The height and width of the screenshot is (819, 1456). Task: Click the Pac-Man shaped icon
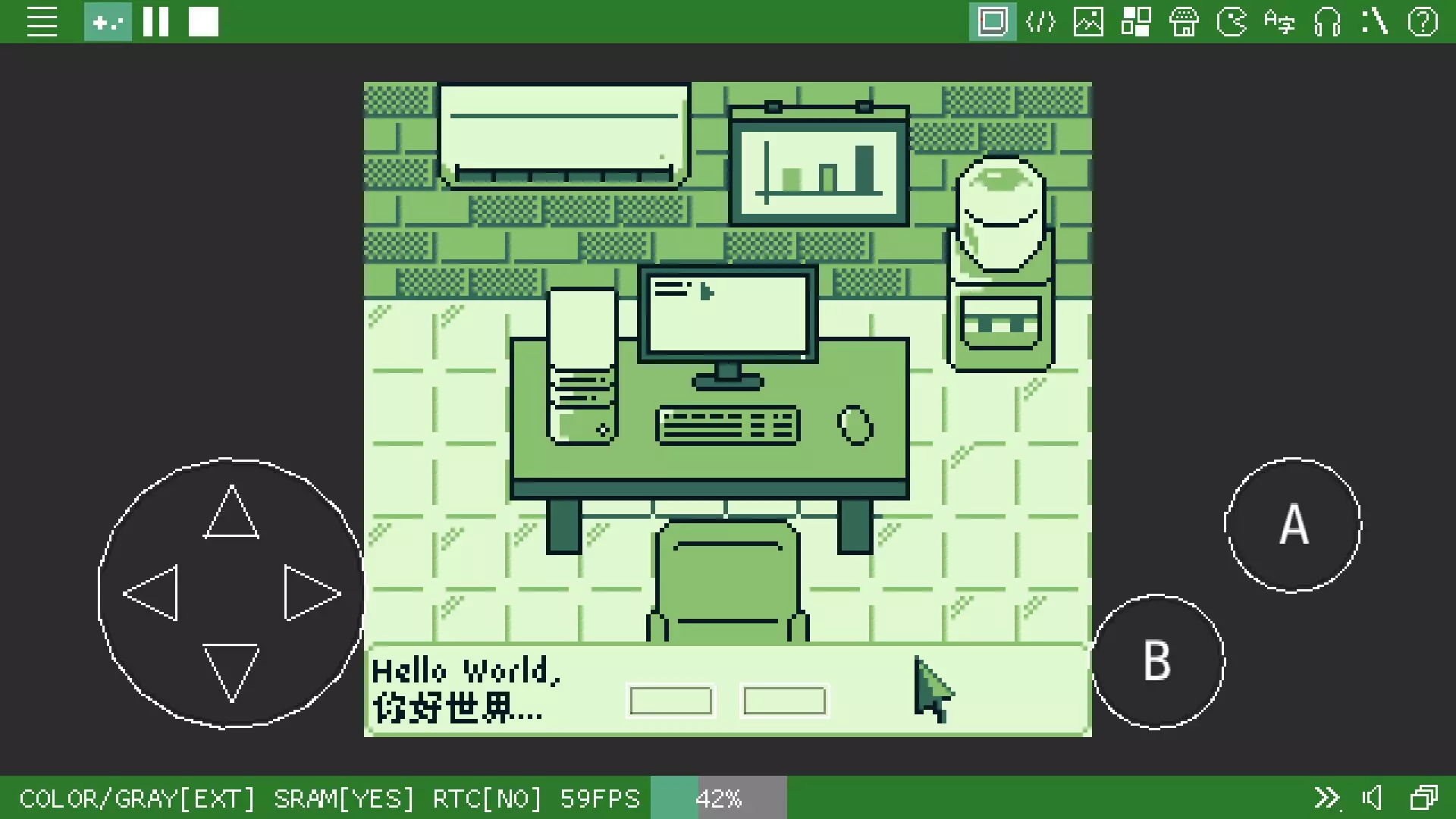(x=1232, y=22)
